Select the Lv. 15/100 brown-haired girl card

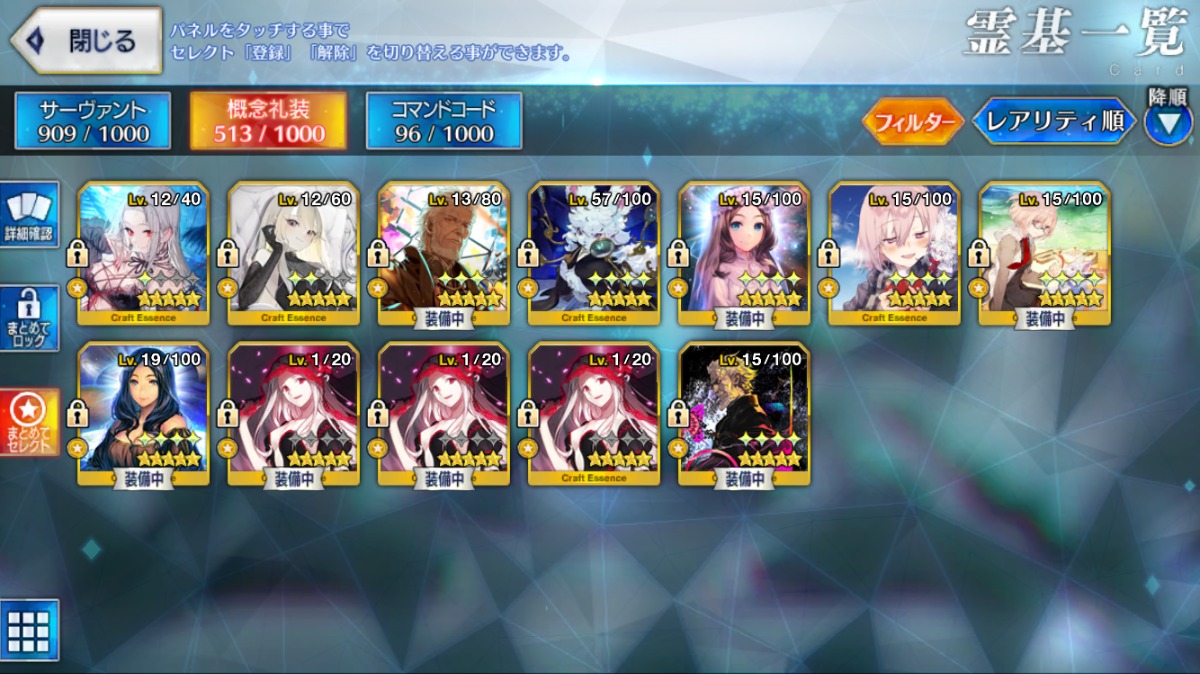[743, 254]
